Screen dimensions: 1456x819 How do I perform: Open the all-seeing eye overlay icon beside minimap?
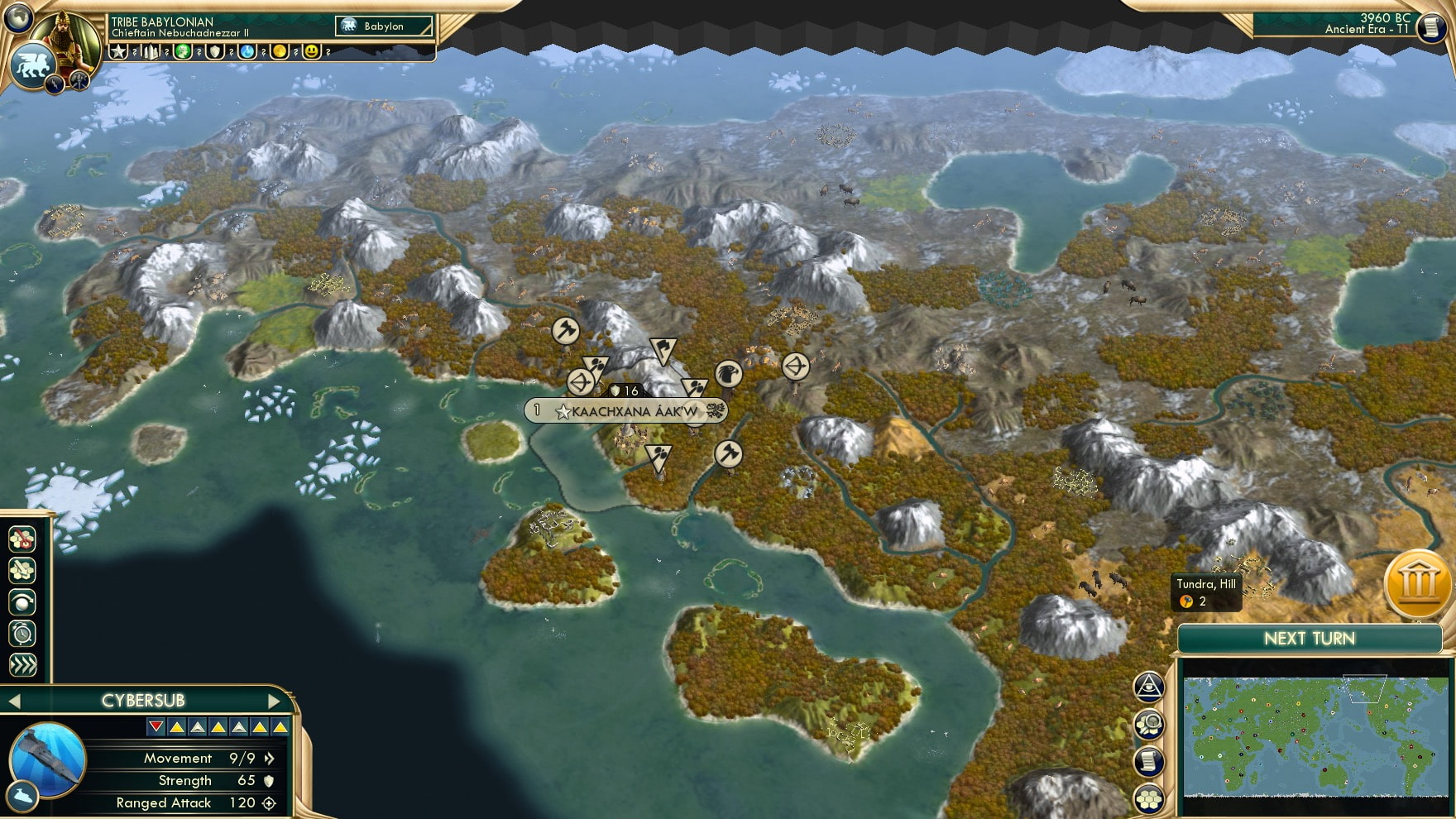click(x=1148, y=685)
